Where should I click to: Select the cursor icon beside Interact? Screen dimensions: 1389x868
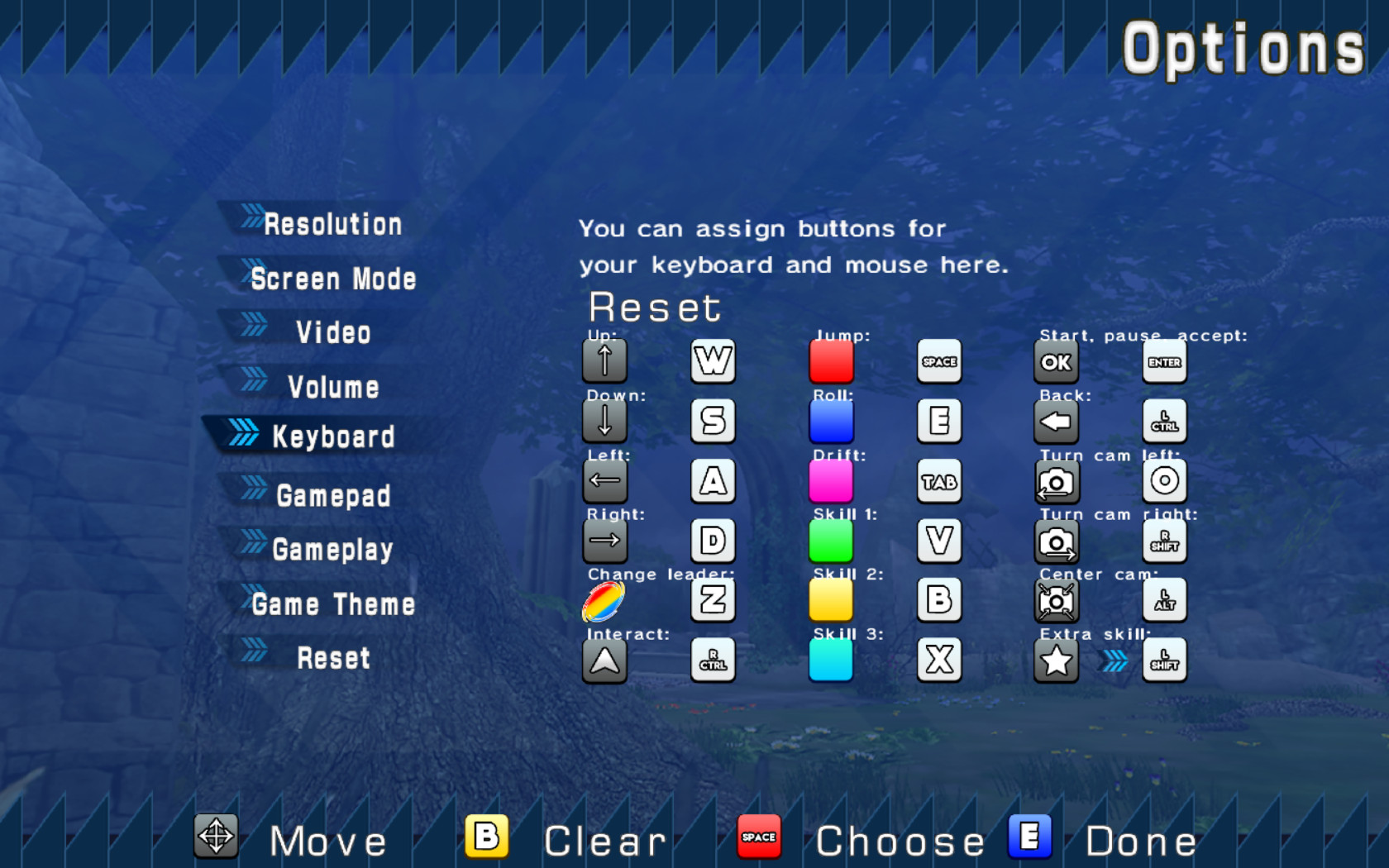tap(604, 661)
